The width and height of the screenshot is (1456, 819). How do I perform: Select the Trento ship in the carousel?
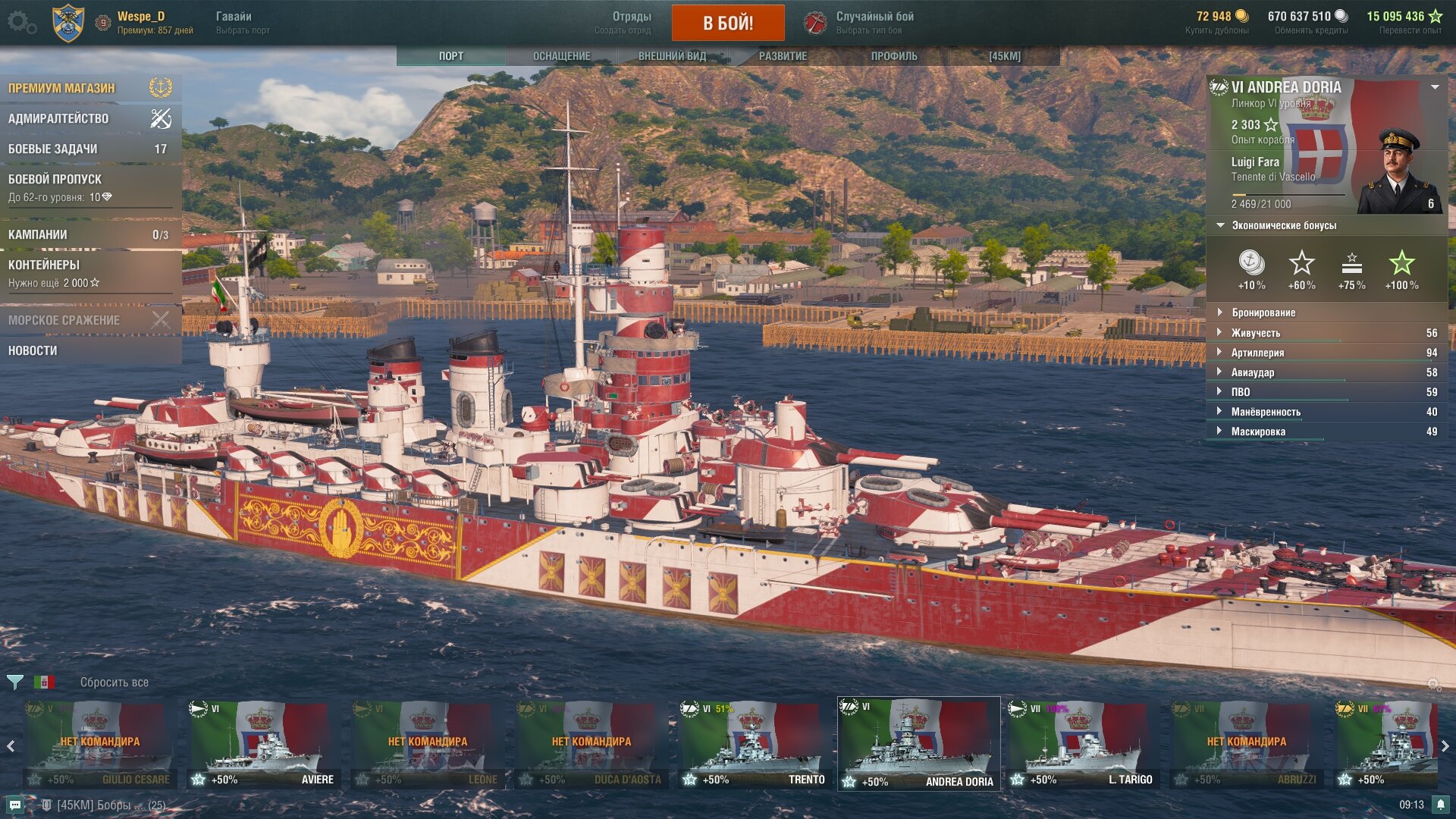pyautogui.click(x=754, y=744)
